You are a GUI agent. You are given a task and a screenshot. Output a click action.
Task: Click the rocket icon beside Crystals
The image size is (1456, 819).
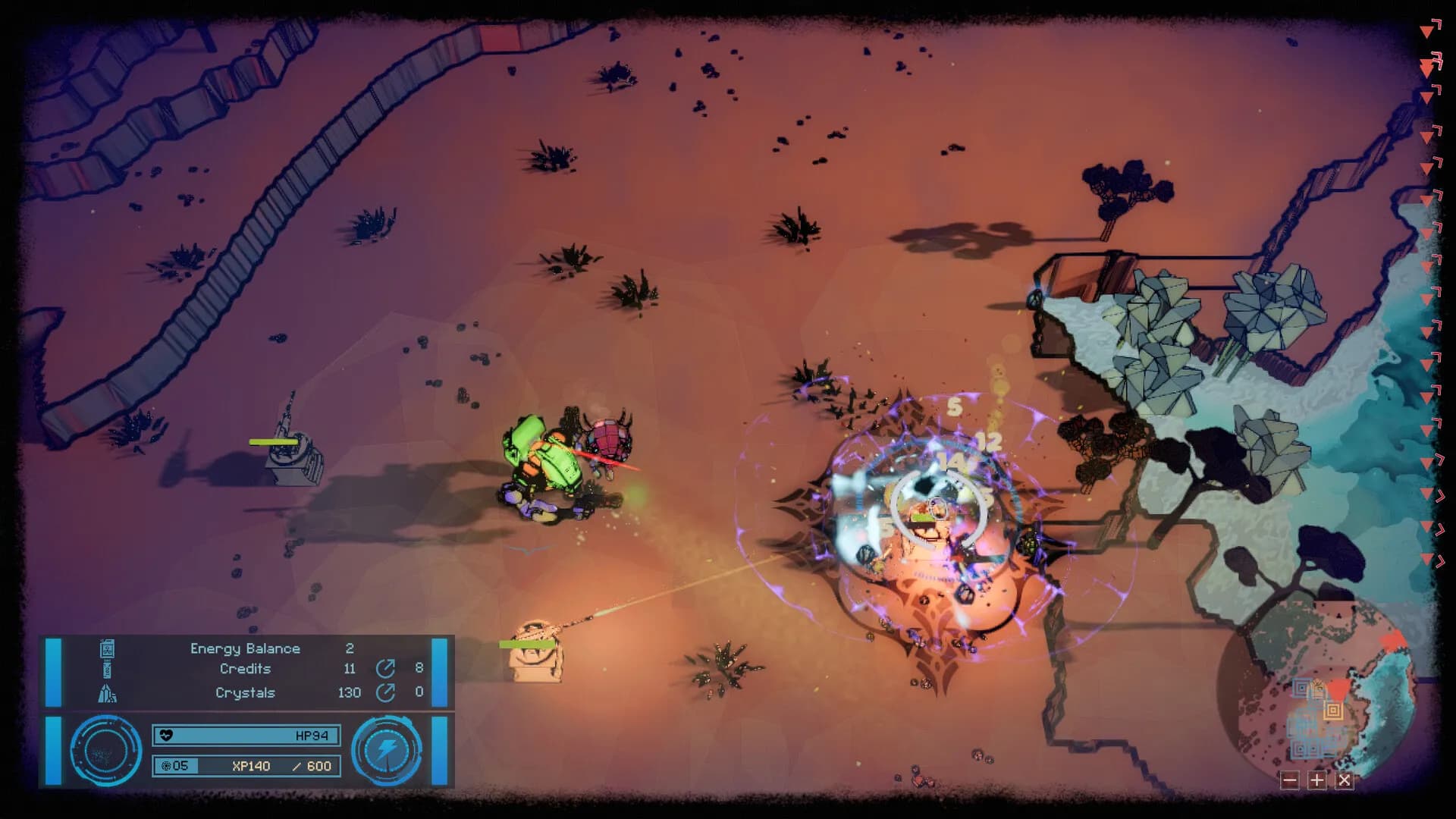click(108, 692)
